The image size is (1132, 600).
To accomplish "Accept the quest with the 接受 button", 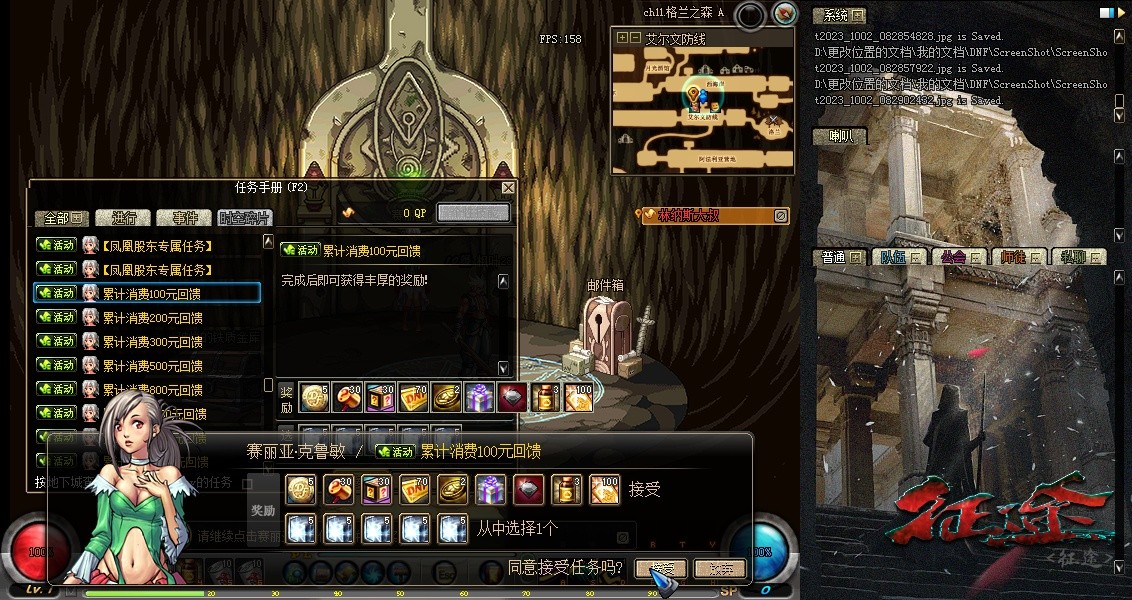I will click(x=660, y=569).
